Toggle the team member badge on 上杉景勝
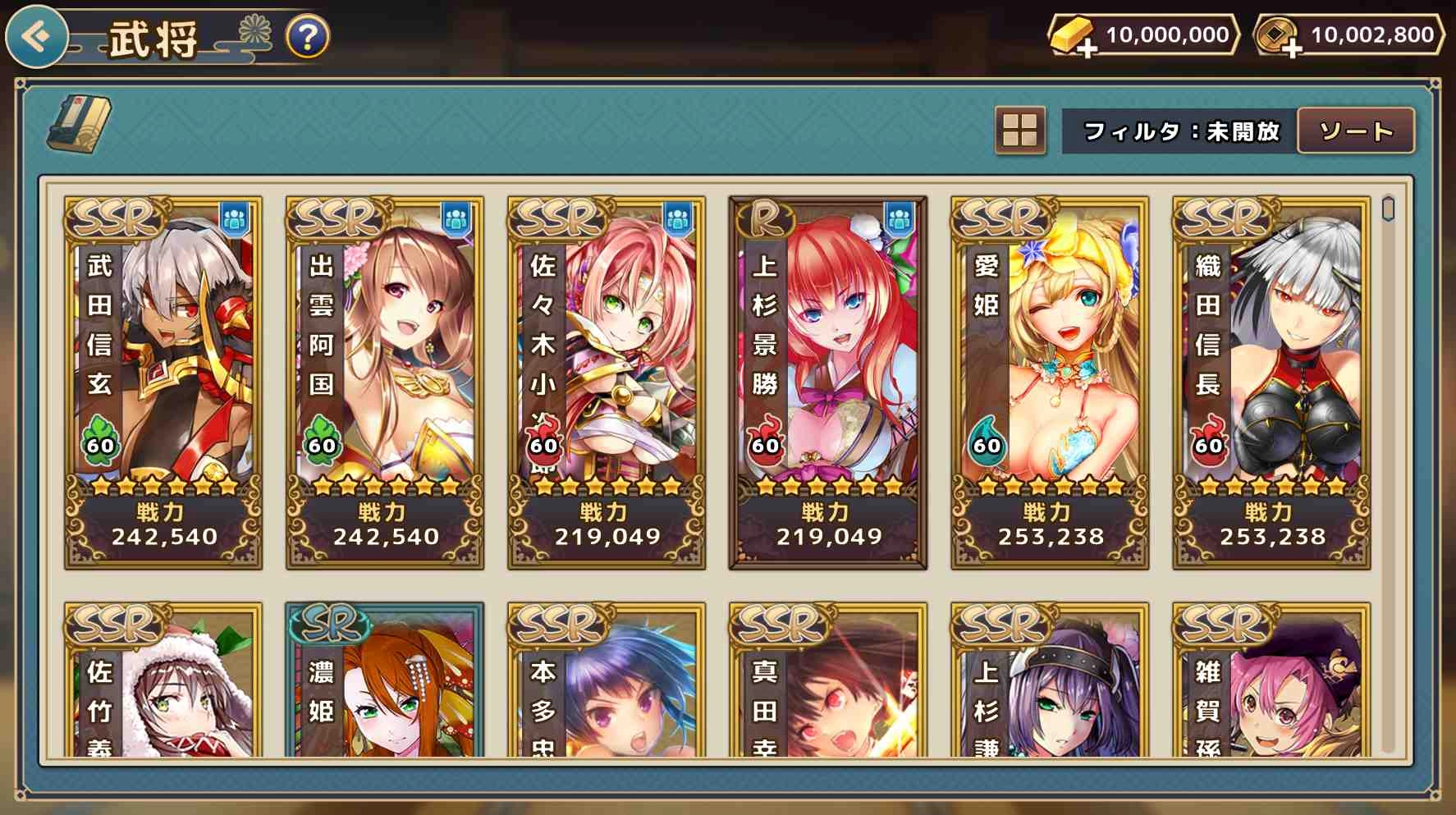The height and width of the screenshot is (815, 1456). click(900, 218)
